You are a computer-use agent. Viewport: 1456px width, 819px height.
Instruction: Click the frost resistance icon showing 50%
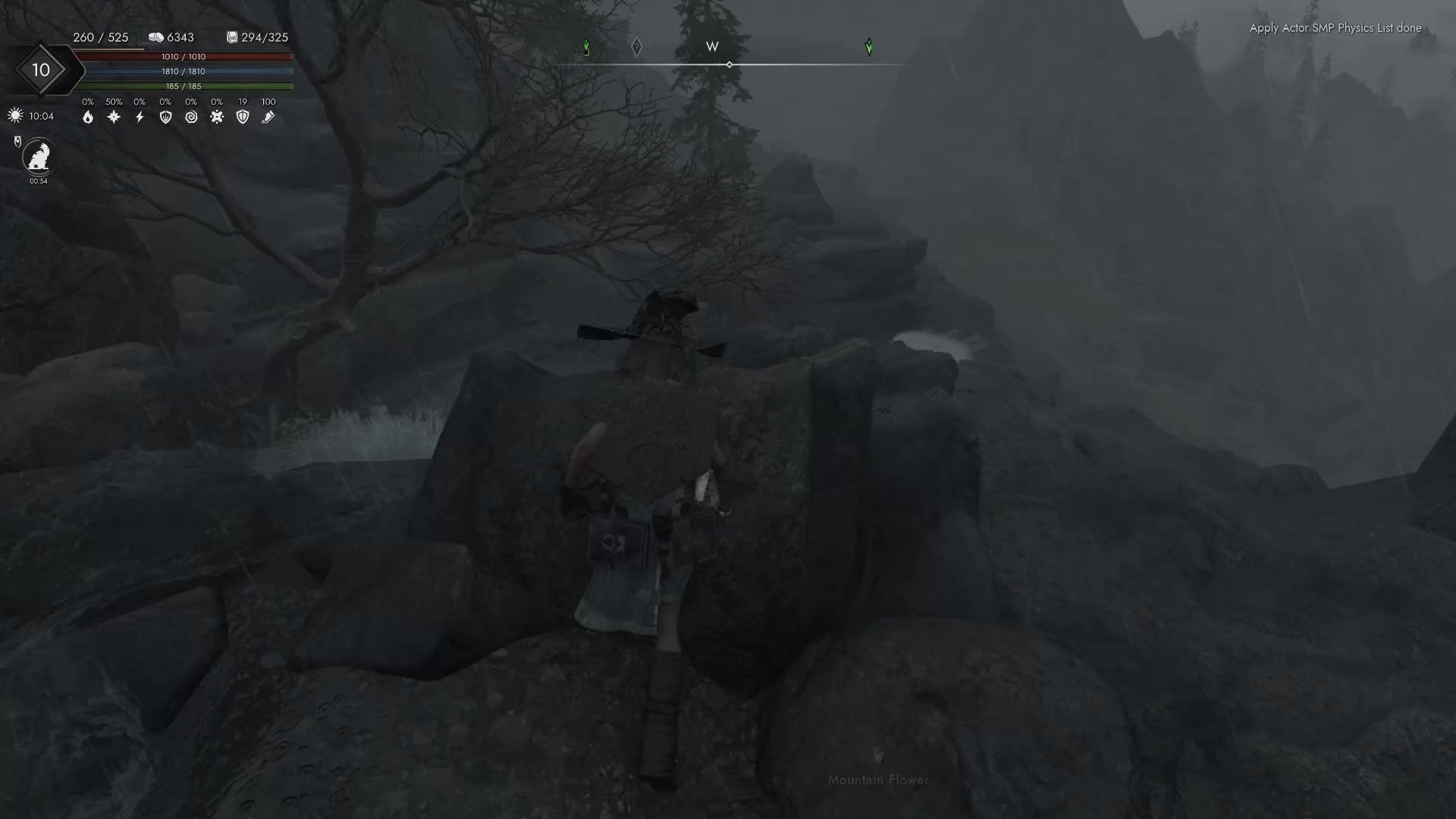click(x=114, y=117)
